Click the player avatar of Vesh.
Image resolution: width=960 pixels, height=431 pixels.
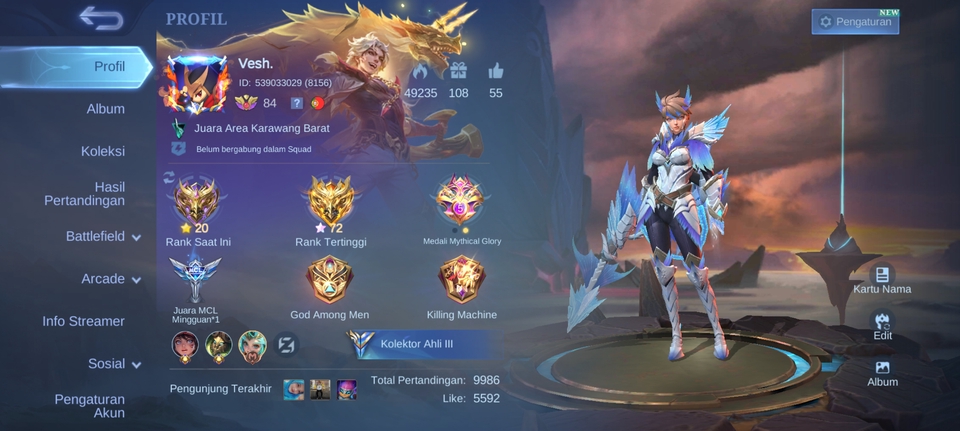coord(197,84)
